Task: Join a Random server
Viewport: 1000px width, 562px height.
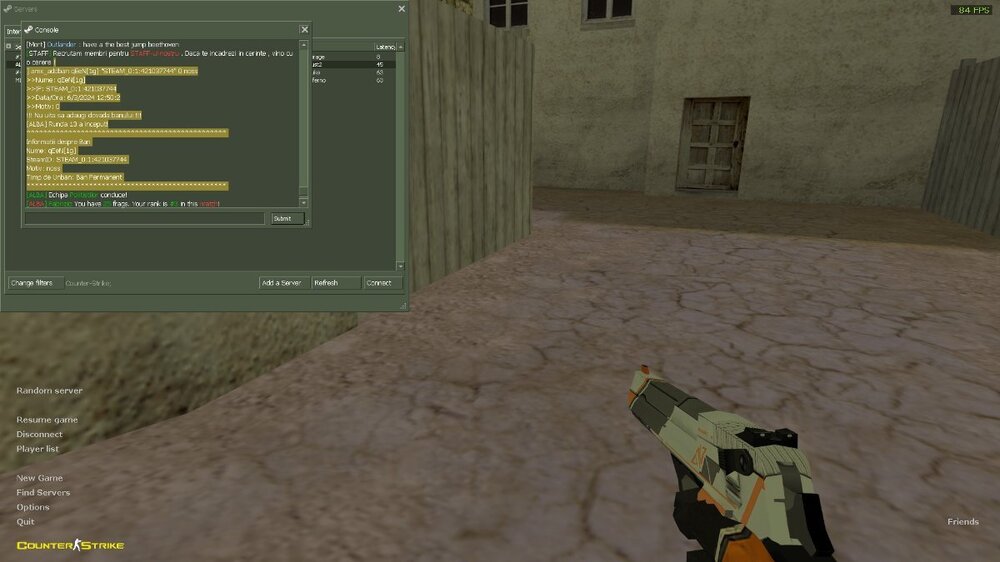Action: point(49,391)
